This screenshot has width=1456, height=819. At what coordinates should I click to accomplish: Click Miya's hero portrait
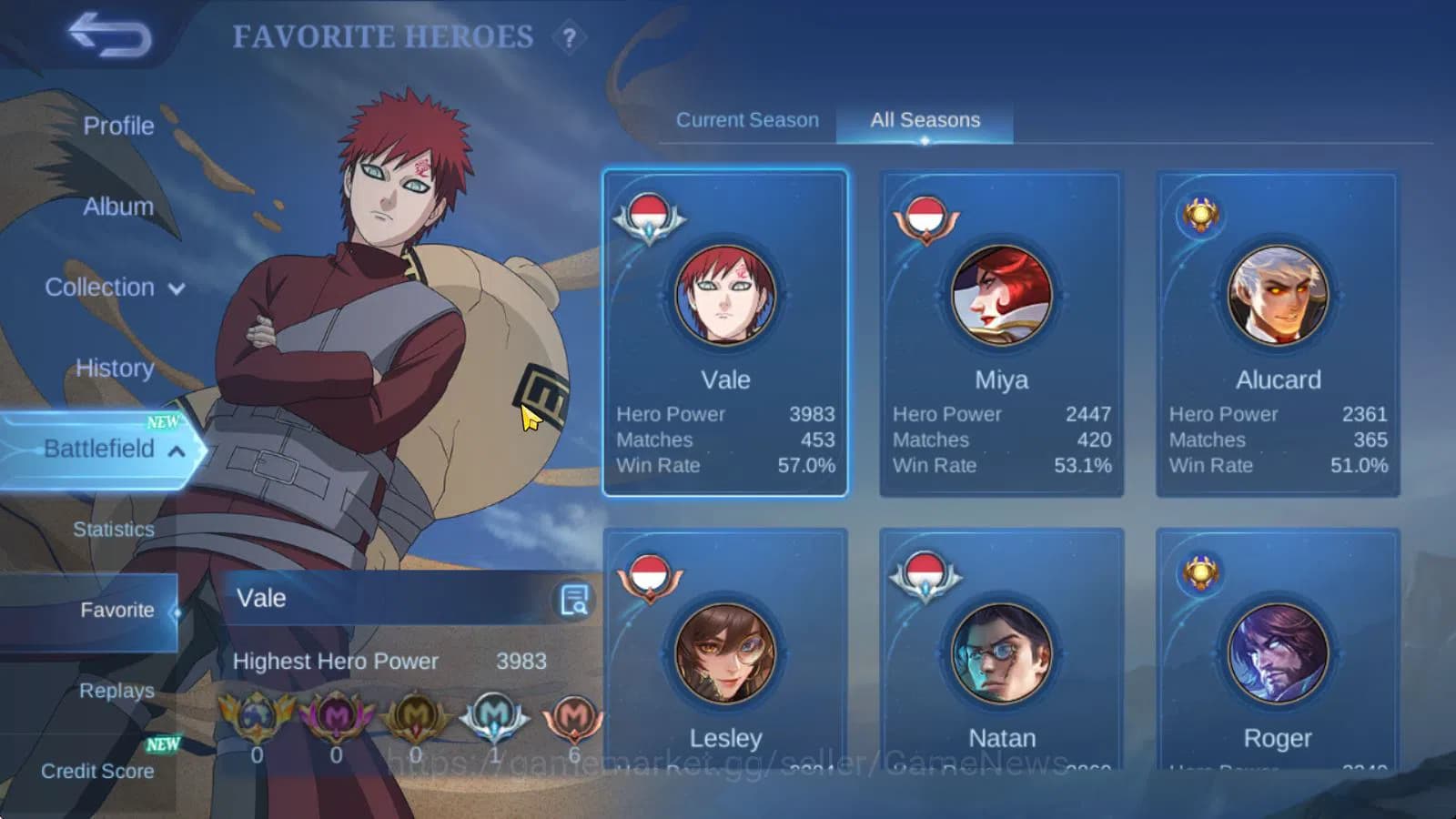[x=1001, y=294]
